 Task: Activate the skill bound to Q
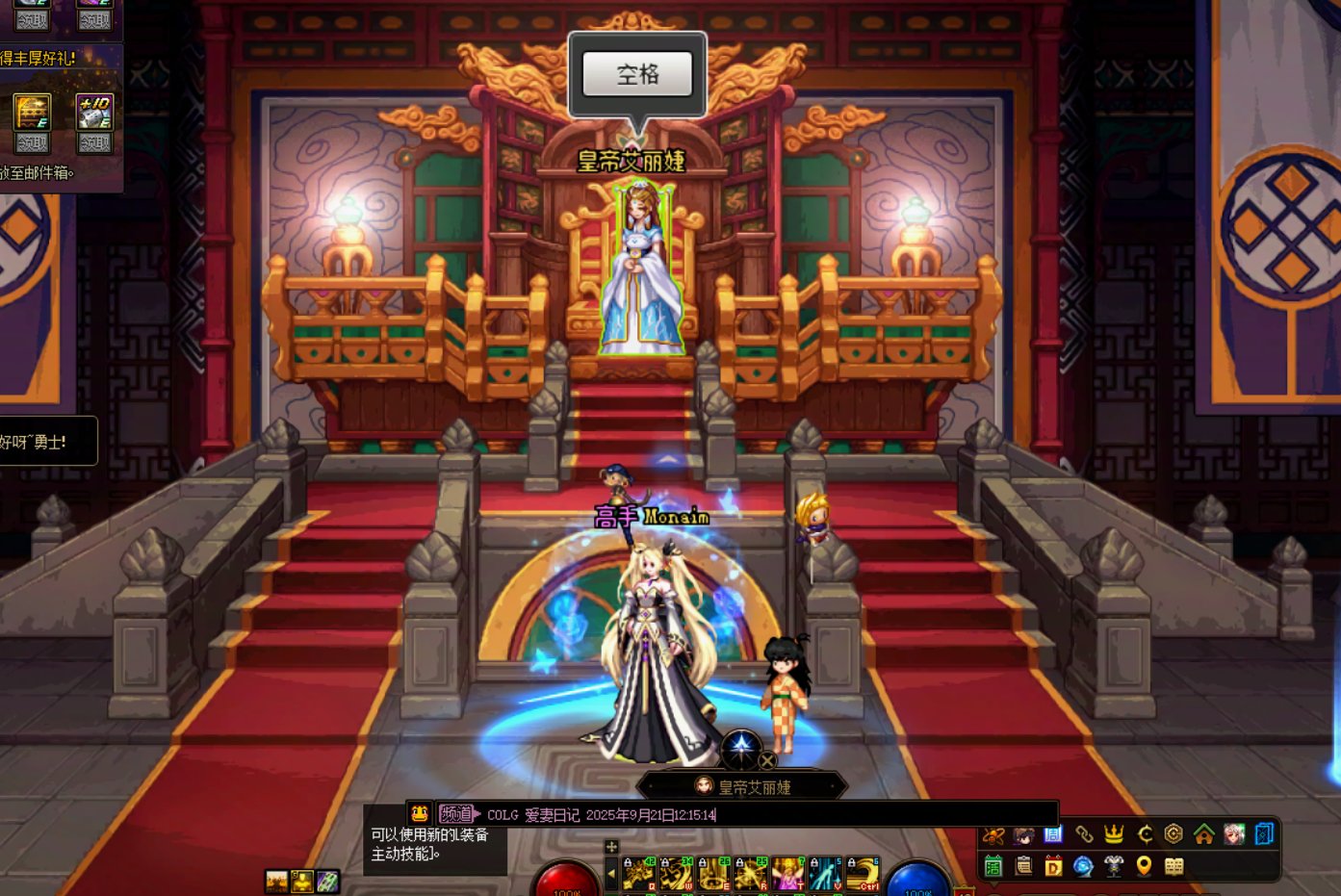(638, 874)
